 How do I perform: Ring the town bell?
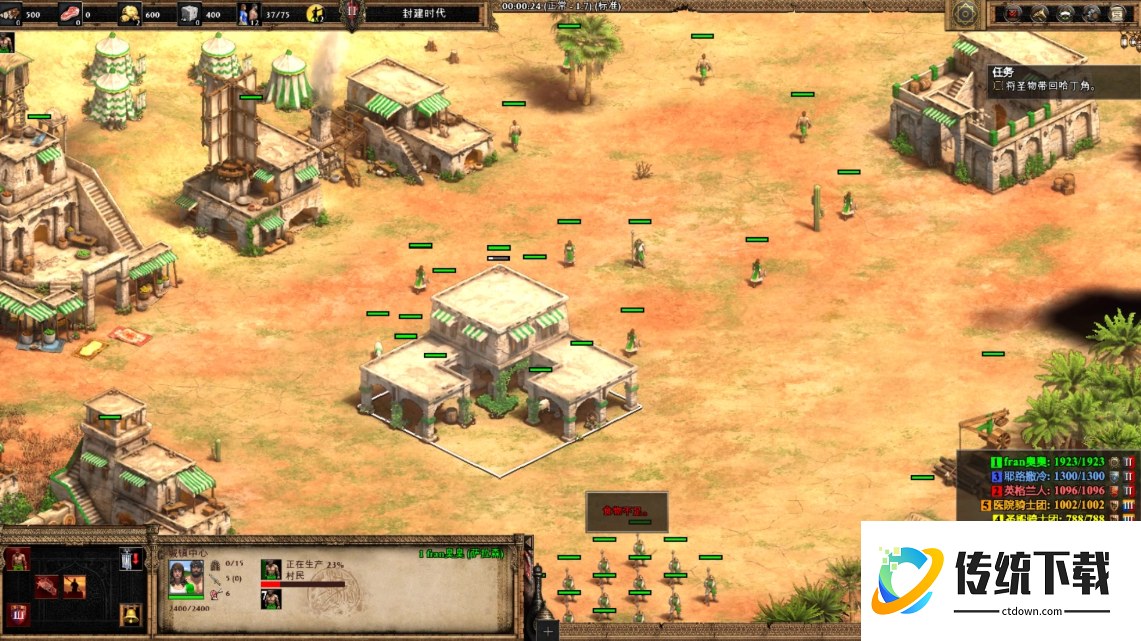click(129, 613)
